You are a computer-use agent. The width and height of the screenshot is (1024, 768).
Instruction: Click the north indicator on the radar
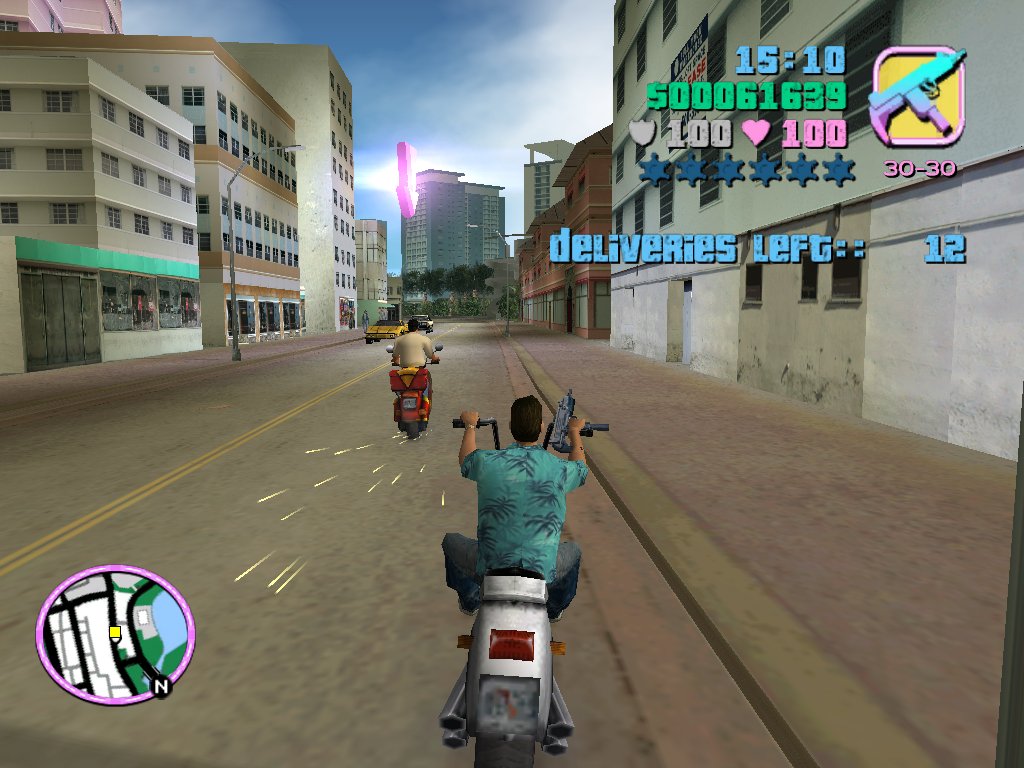(x=160, y=687)
